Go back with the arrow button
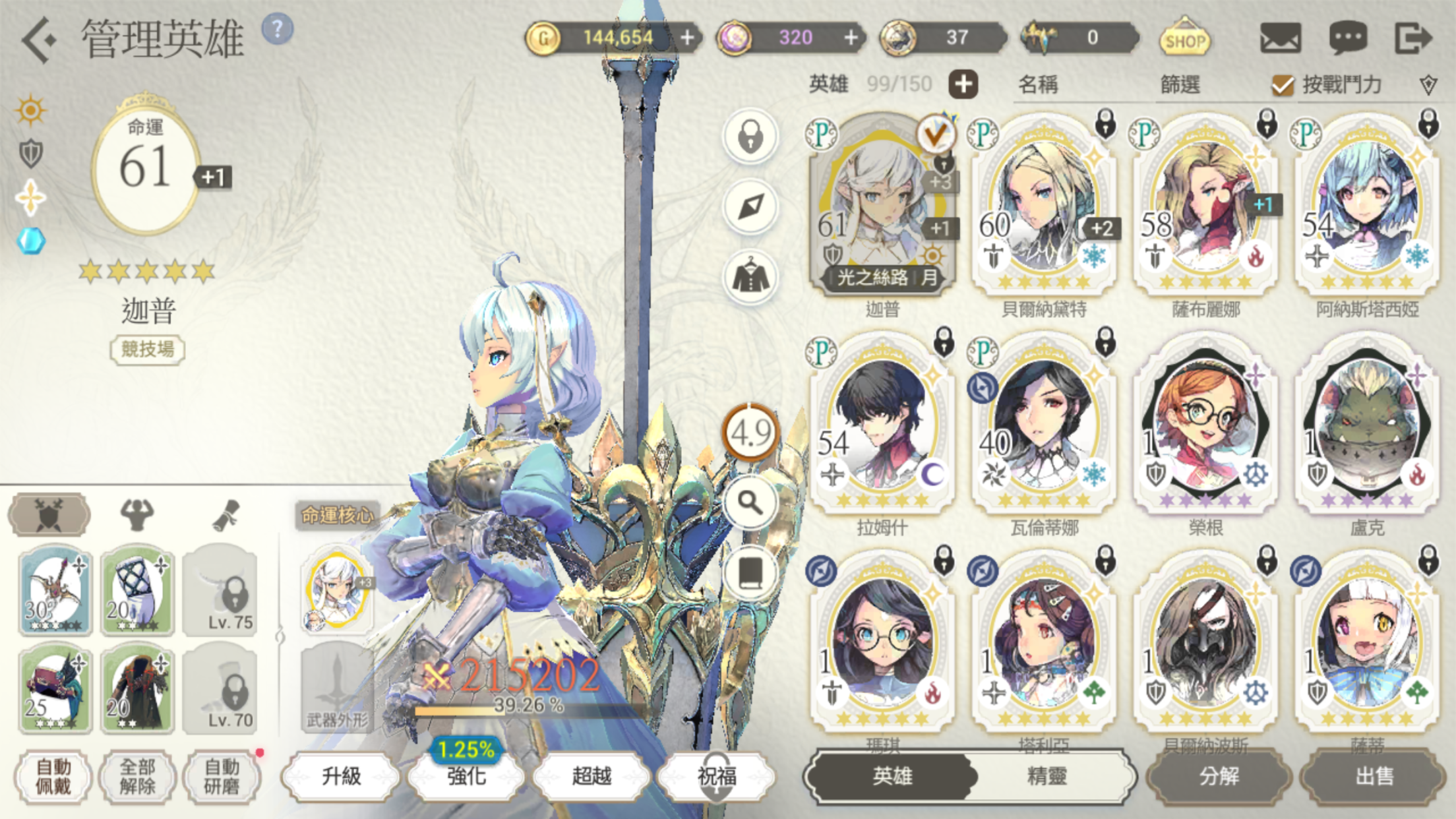 pyautogui.click(x=38, y=40)
